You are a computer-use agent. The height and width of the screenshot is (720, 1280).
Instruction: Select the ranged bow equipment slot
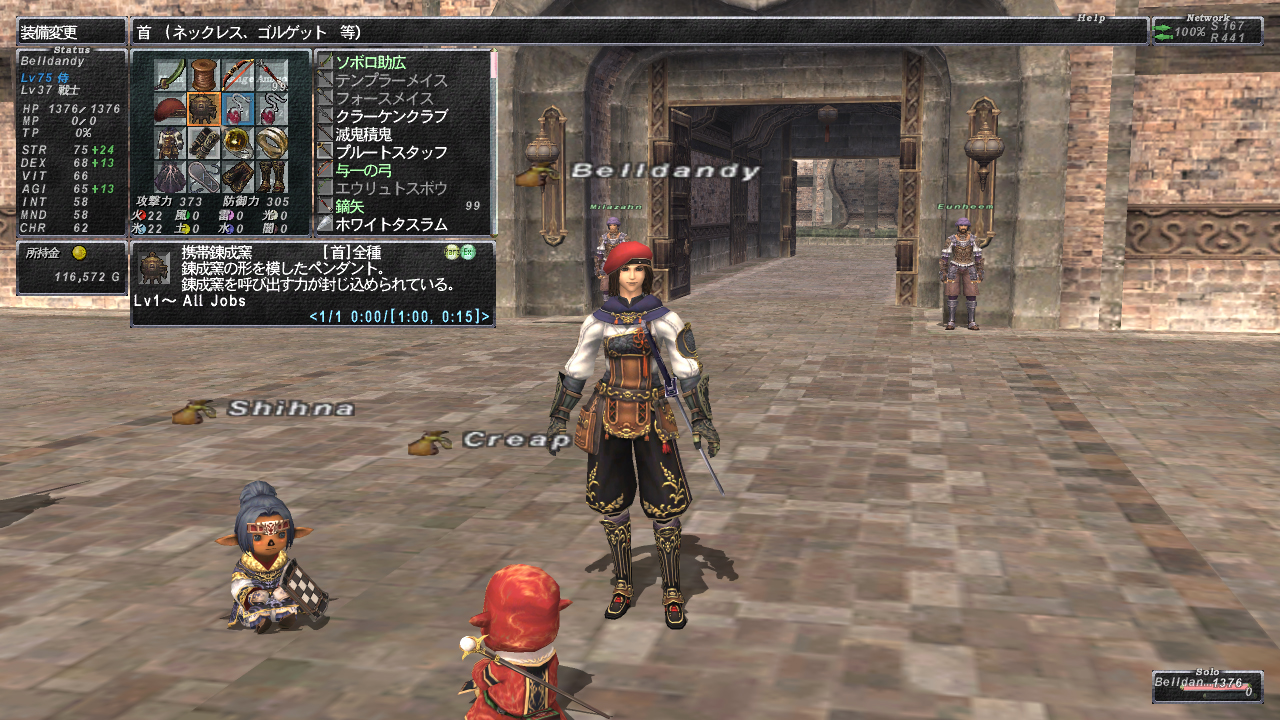tap(238, 75)
